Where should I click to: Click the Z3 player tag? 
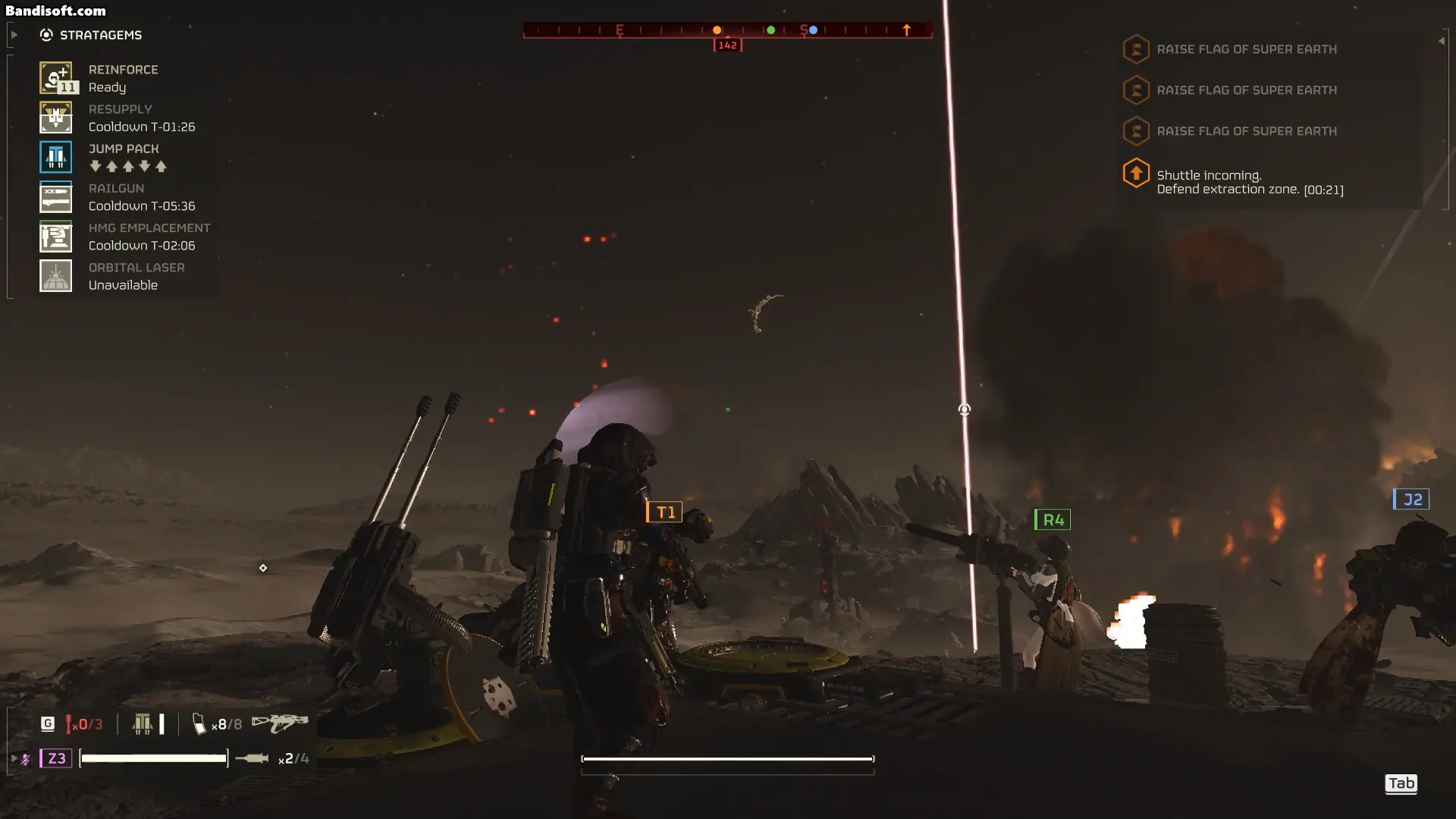pyautogui.click(x=56, y=758)
